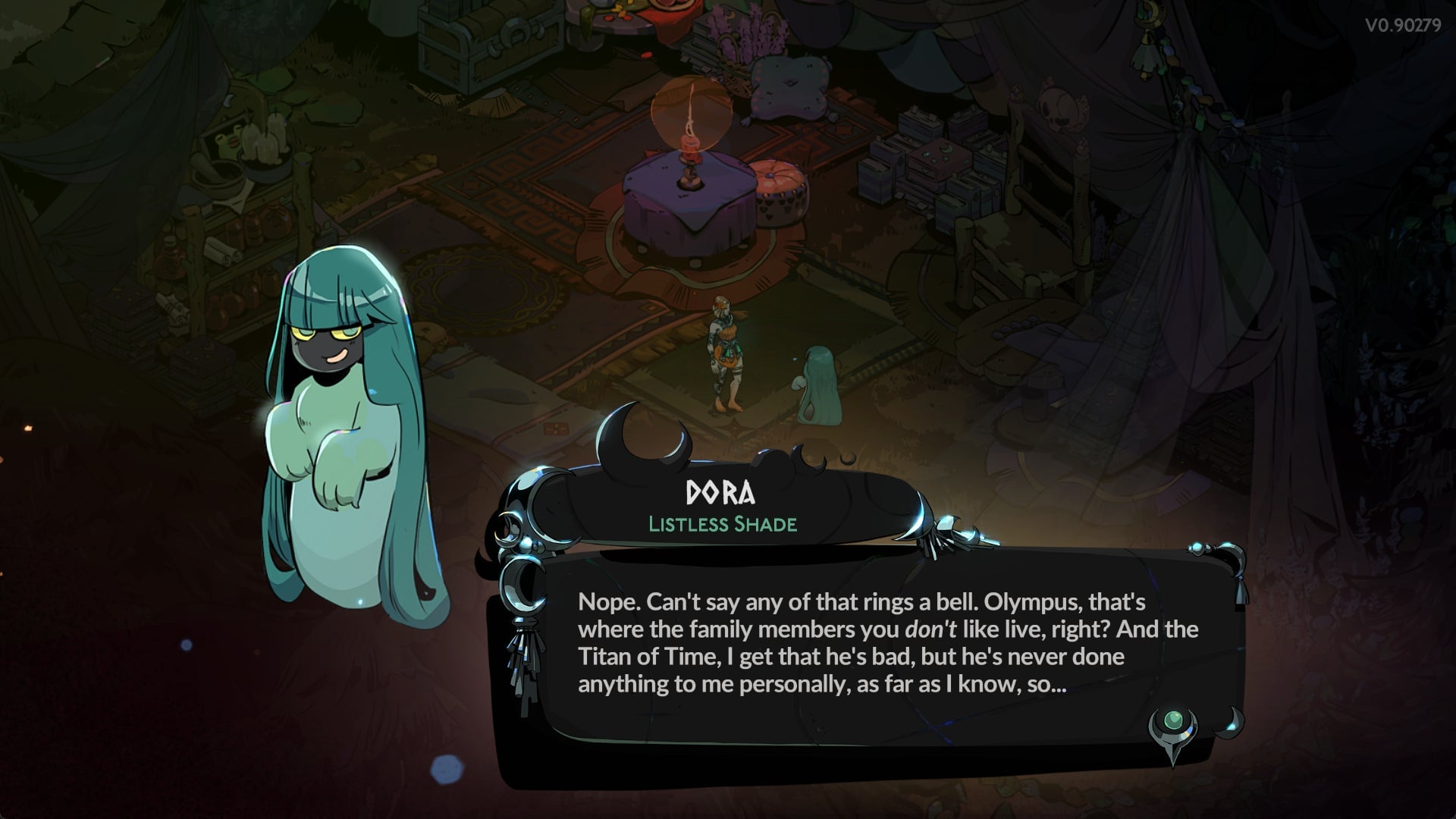Click the Listless Shade subtitle
This screenshot has width=1456, height=819.
(722, 522)
